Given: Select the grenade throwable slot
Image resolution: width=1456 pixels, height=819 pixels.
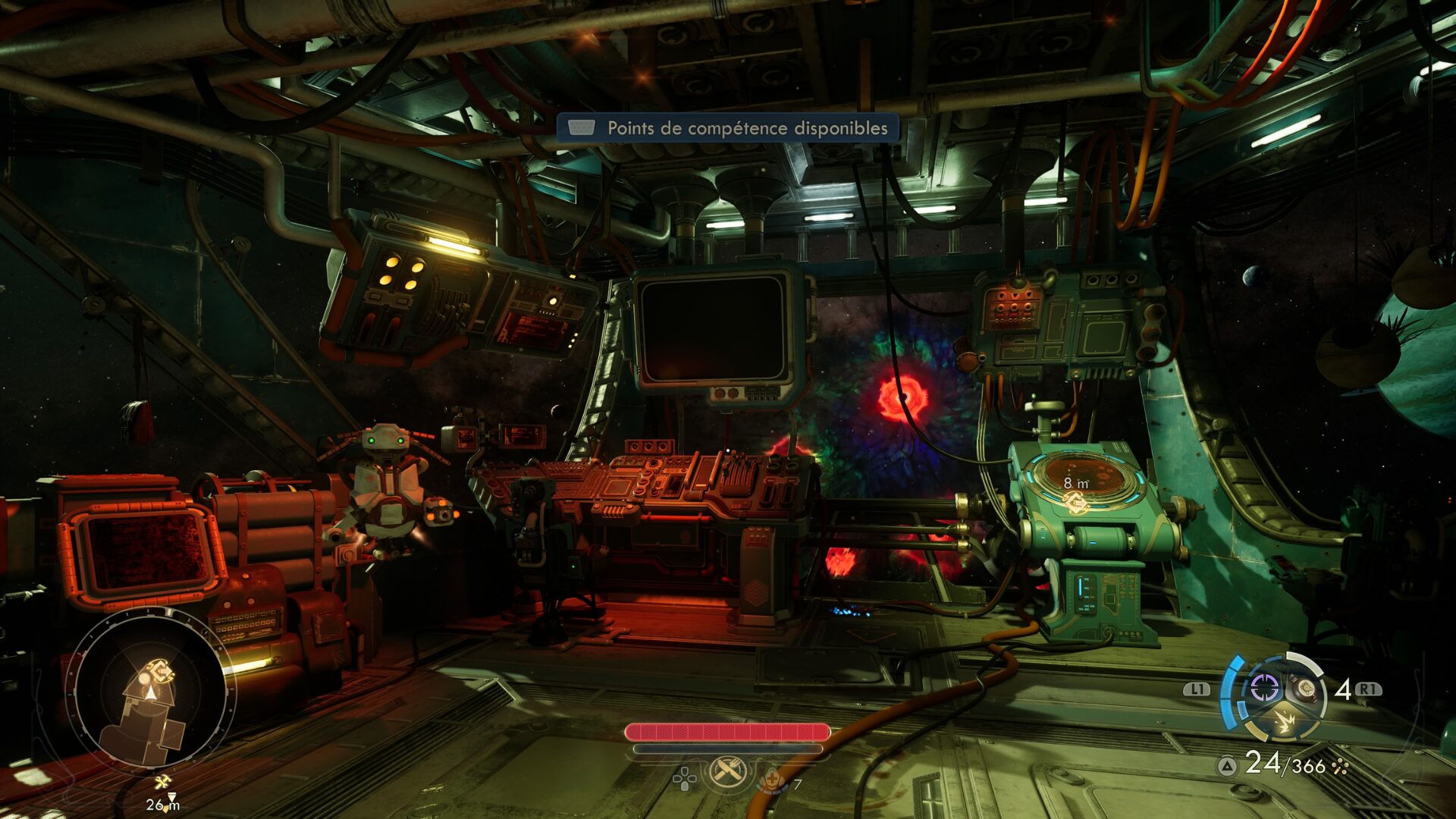Looking at the screenshot, I should point(1305,689).
